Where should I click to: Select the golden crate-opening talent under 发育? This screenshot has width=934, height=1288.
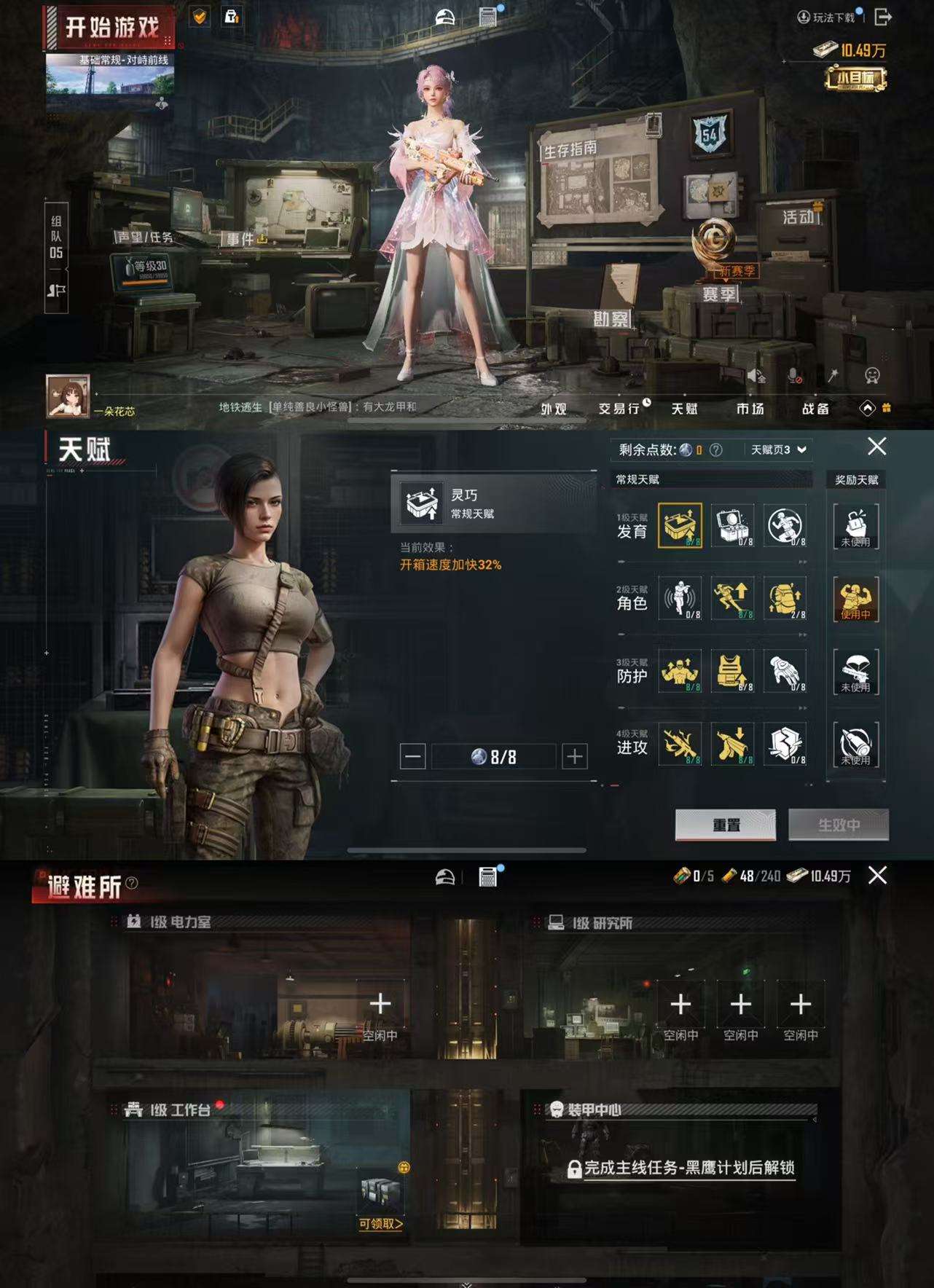click(x=683, y=526)
